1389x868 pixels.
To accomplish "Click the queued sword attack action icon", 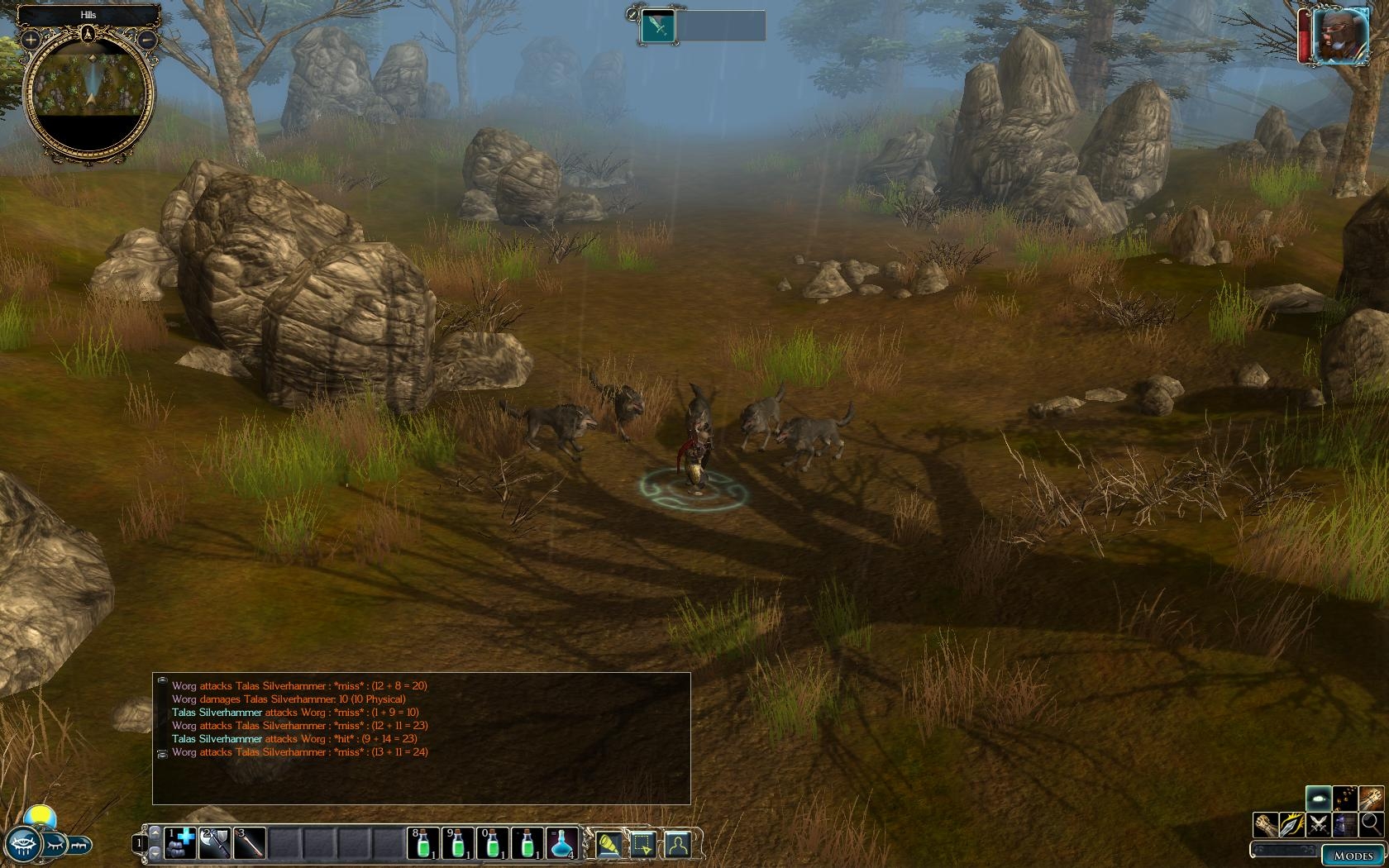I will pos(659,26).
